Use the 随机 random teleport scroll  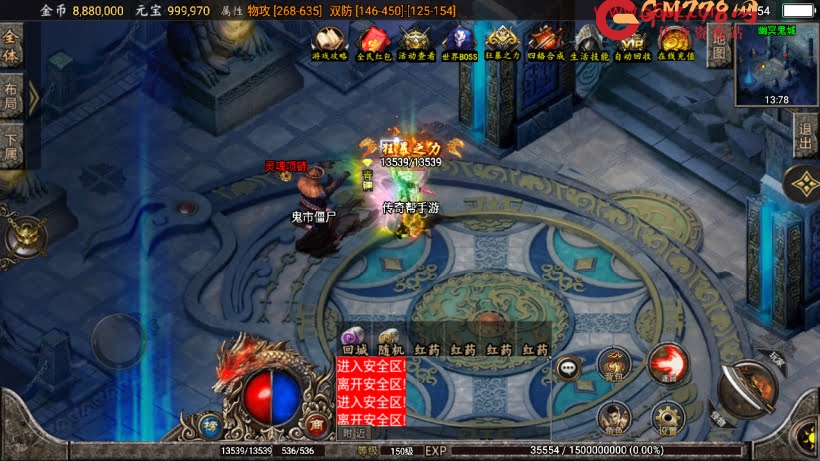(x=391, y=341)
